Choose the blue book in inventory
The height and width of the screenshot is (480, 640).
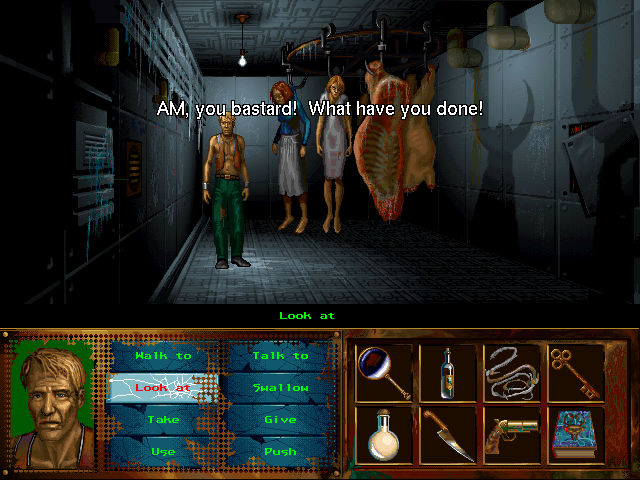(575, 435)
